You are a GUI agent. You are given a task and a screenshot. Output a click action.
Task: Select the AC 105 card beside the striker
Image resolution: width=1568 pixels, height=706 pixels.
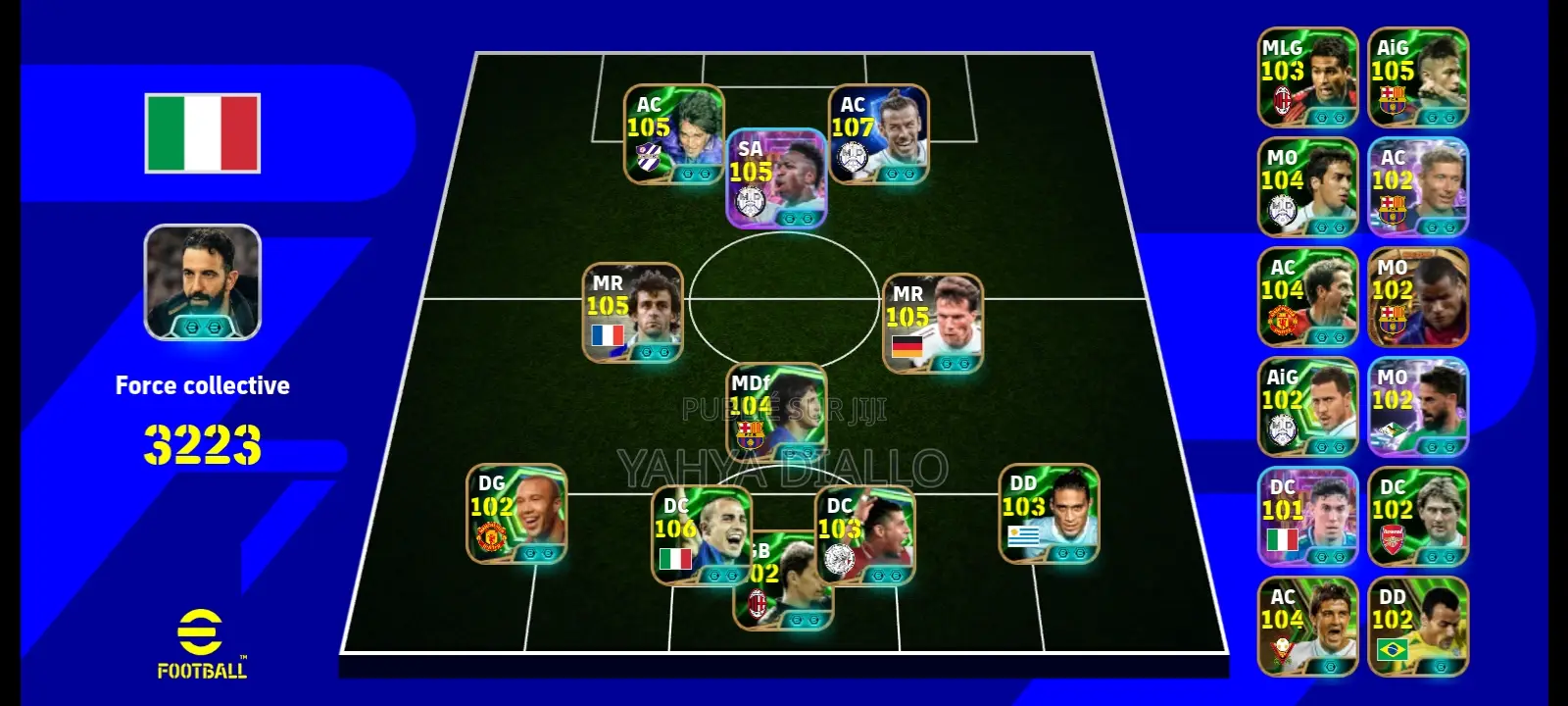point(674,132)
